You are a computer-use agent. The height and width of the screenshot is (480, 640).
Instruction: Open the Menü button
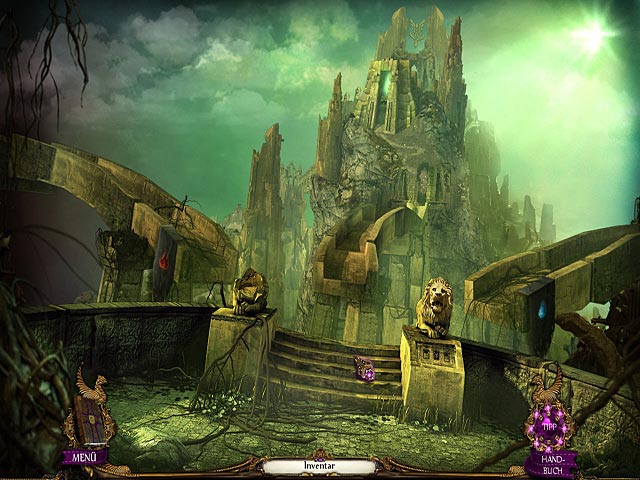(84, 459)
